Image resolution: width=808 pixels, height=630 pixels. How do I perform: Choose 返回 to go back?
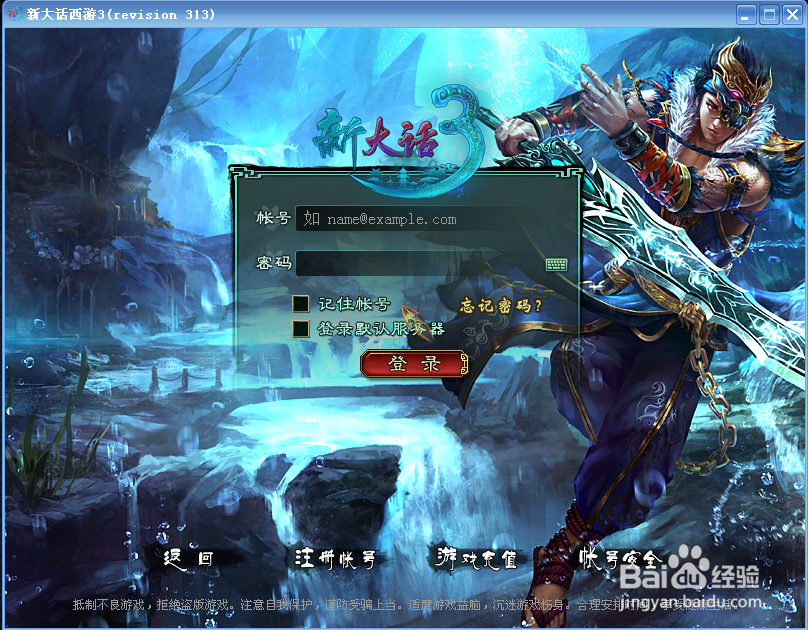(188, 559)
